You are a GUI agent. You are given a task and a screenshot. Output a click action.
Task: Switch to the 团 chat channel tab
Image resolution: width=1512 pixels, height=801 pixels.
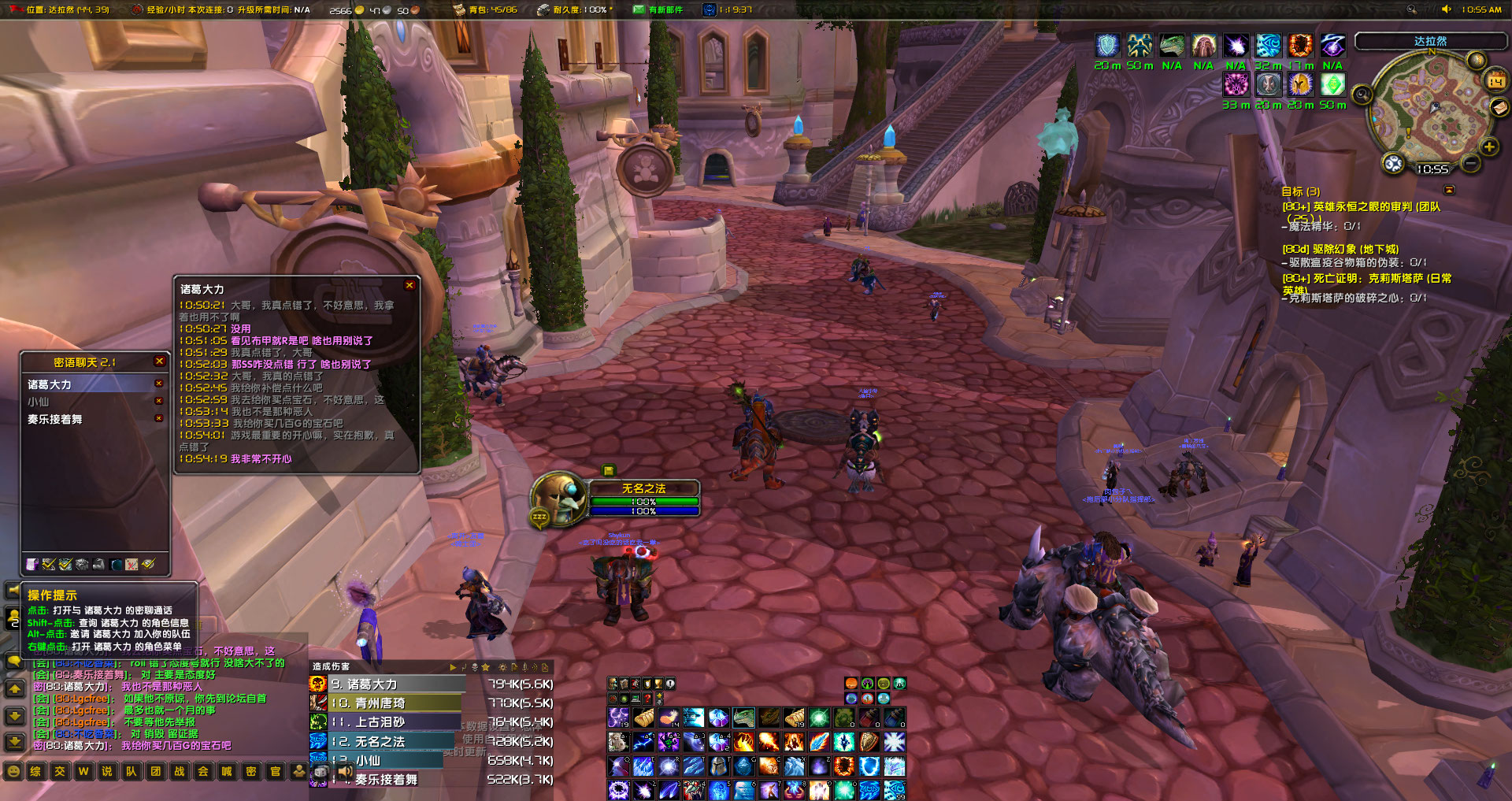154,773
